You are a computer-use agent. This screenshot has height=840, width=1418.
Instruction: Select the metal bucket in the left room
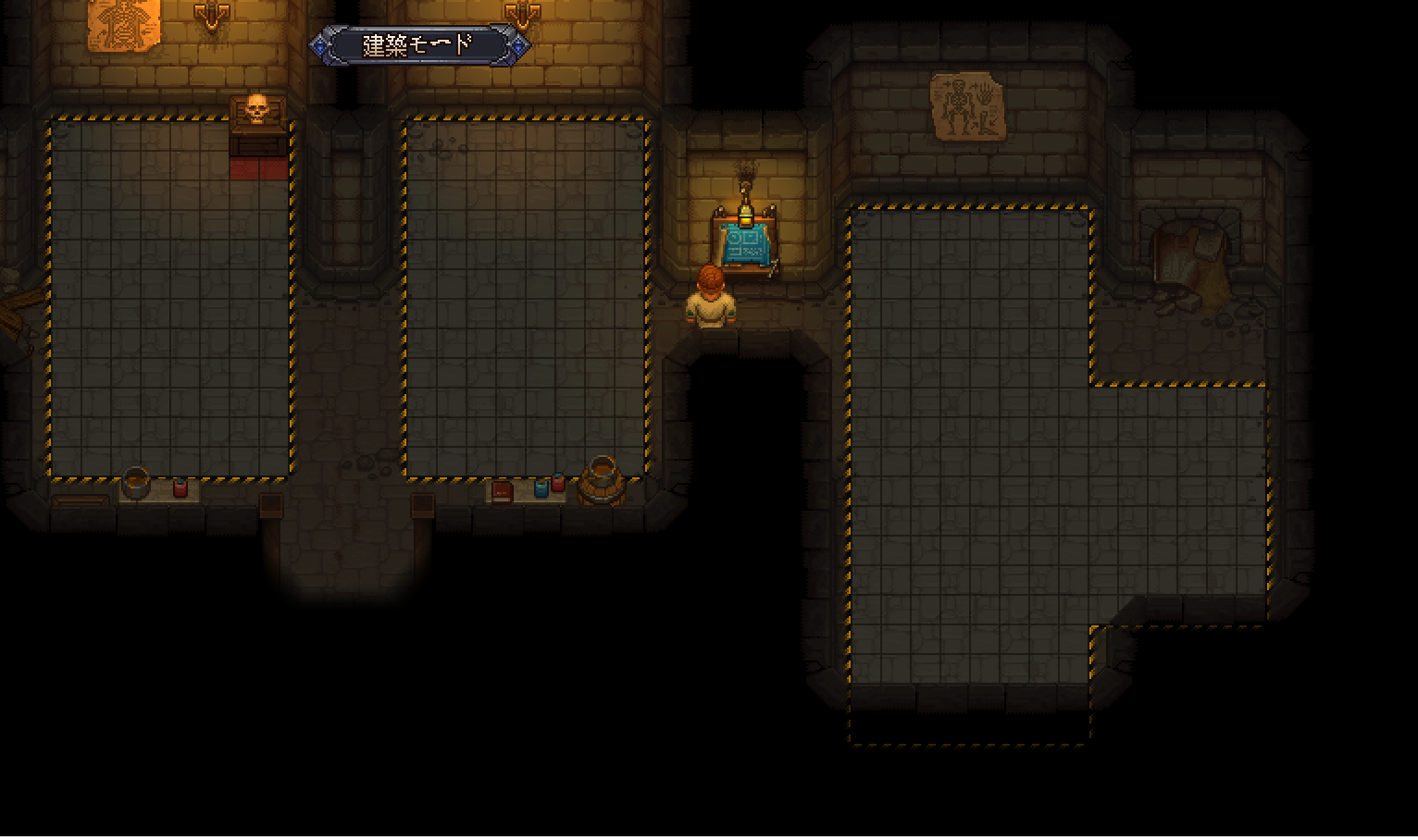136,481
